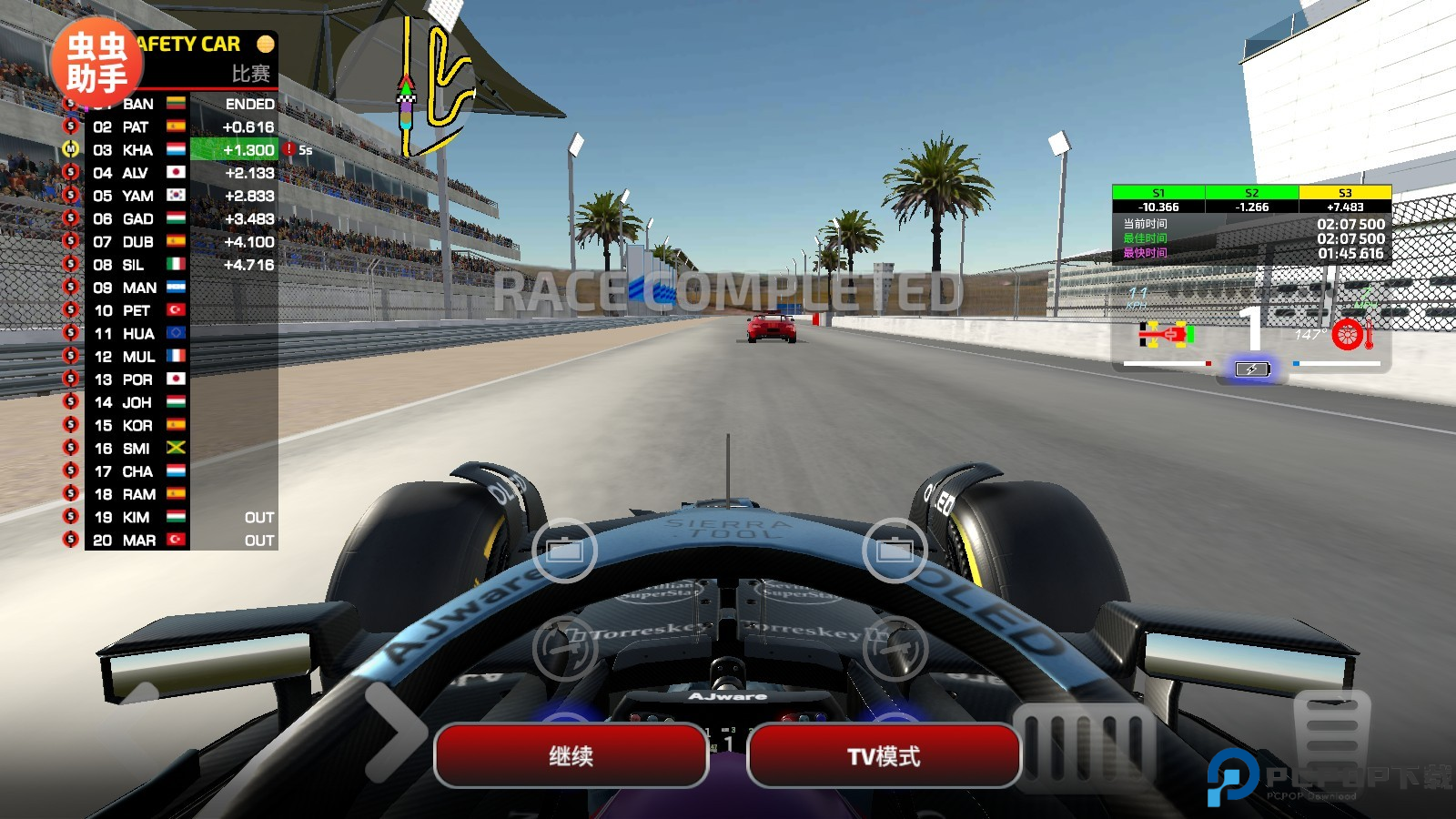Screen dimensions: 1456x819
Task: Click the red marker on the brake balance bar
Action: coord(1208,362)
